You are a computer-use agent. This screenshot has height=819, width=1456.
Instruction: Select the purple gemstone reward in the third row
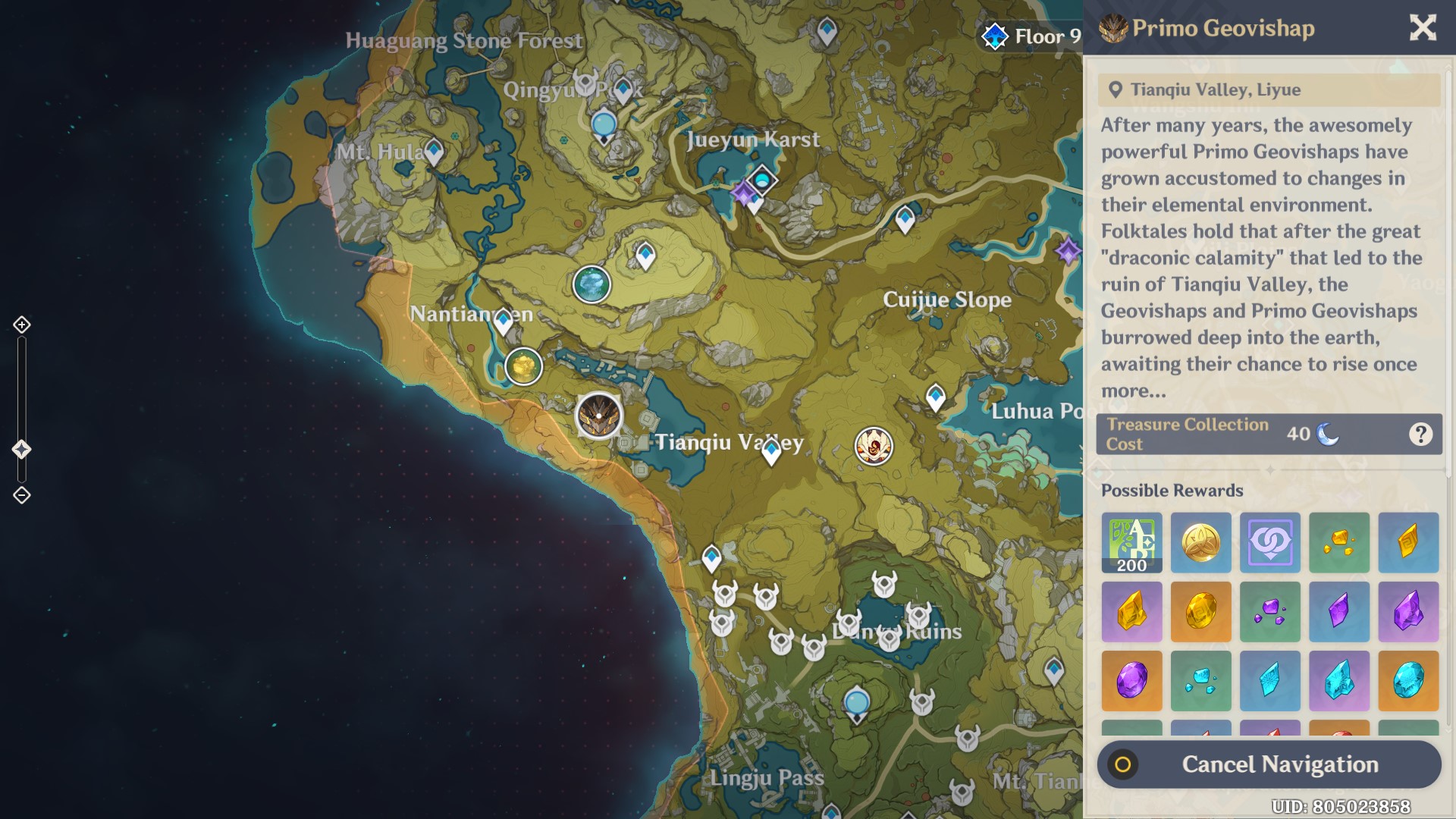(1131, 680)
